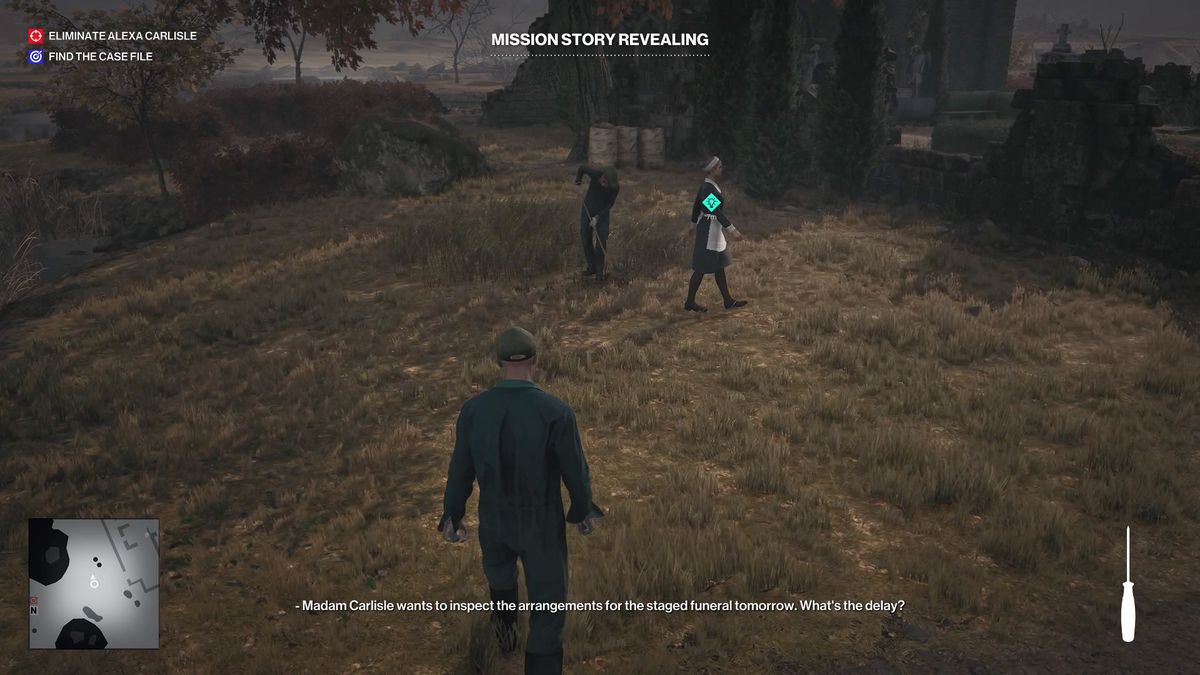
Task: Open the minimap
Action: click(x=93, y=582)
